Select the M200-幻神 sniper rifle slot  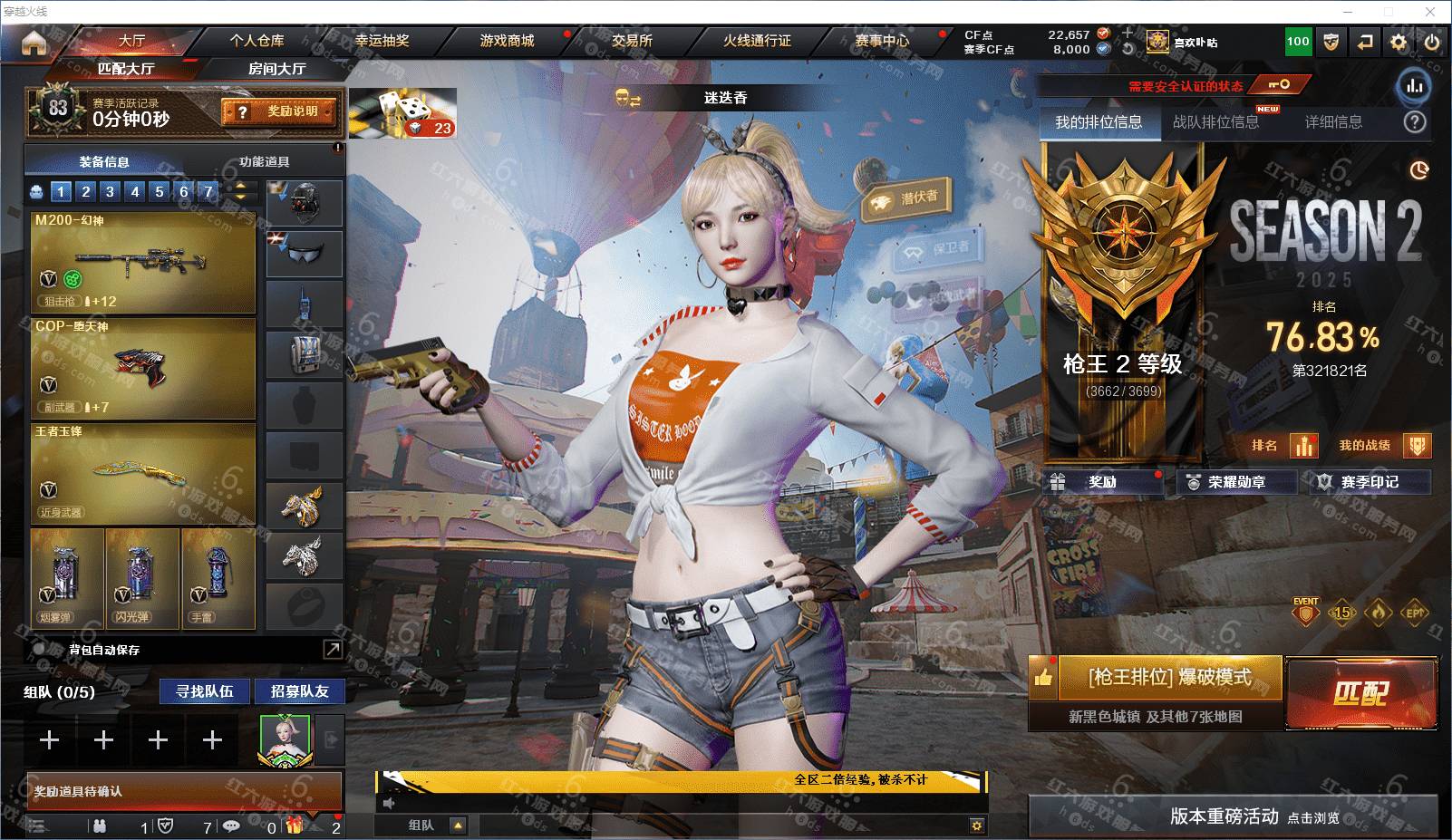coord(143,262)
